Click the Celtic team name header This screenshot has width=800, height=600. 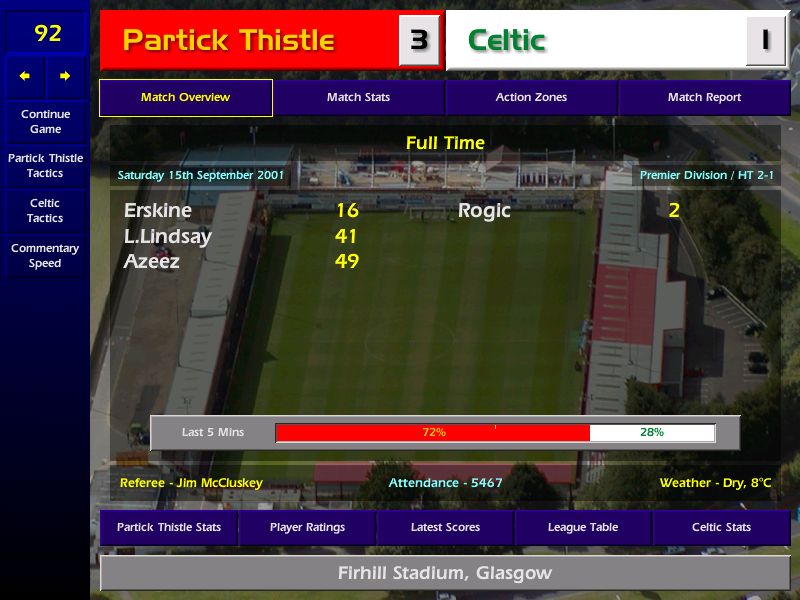pos(507,41)
